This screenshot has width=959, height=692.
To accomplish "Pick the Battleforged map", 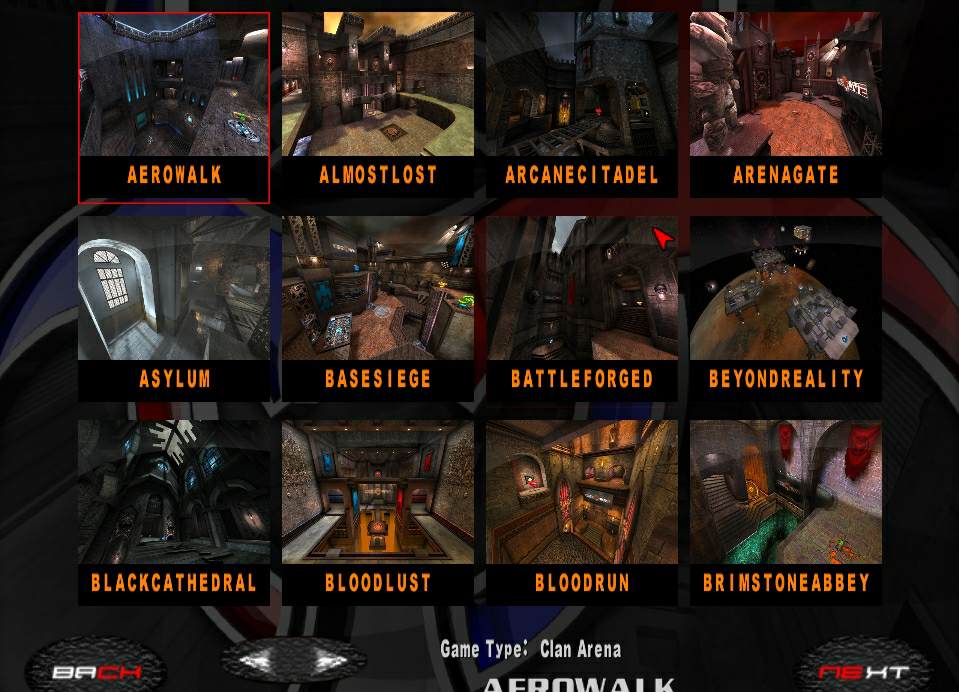I will 582,309.
